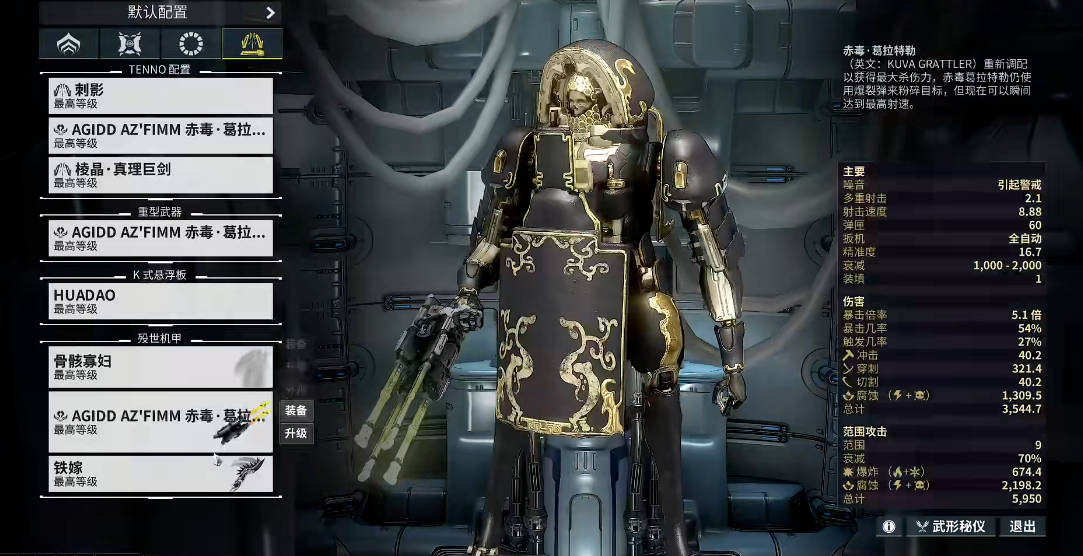
Task: Pick the HUADAO K-Drive slot
Action: click(x=161, y=301)
